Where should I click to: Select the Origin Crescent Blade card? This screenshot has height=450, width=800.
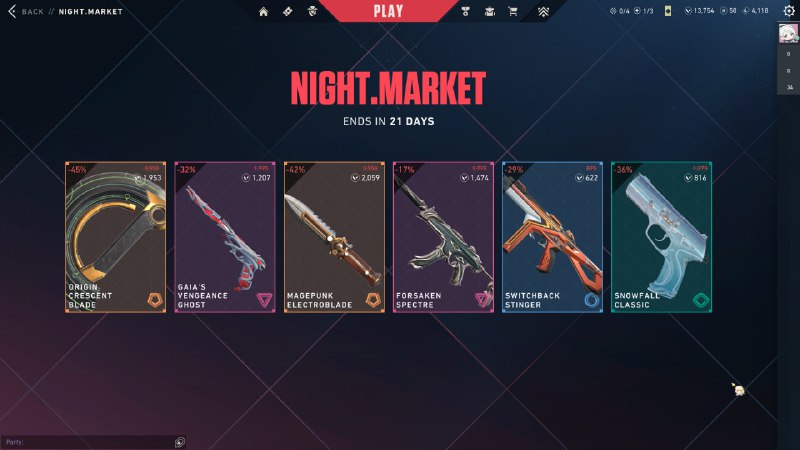(x=116, y=237)
